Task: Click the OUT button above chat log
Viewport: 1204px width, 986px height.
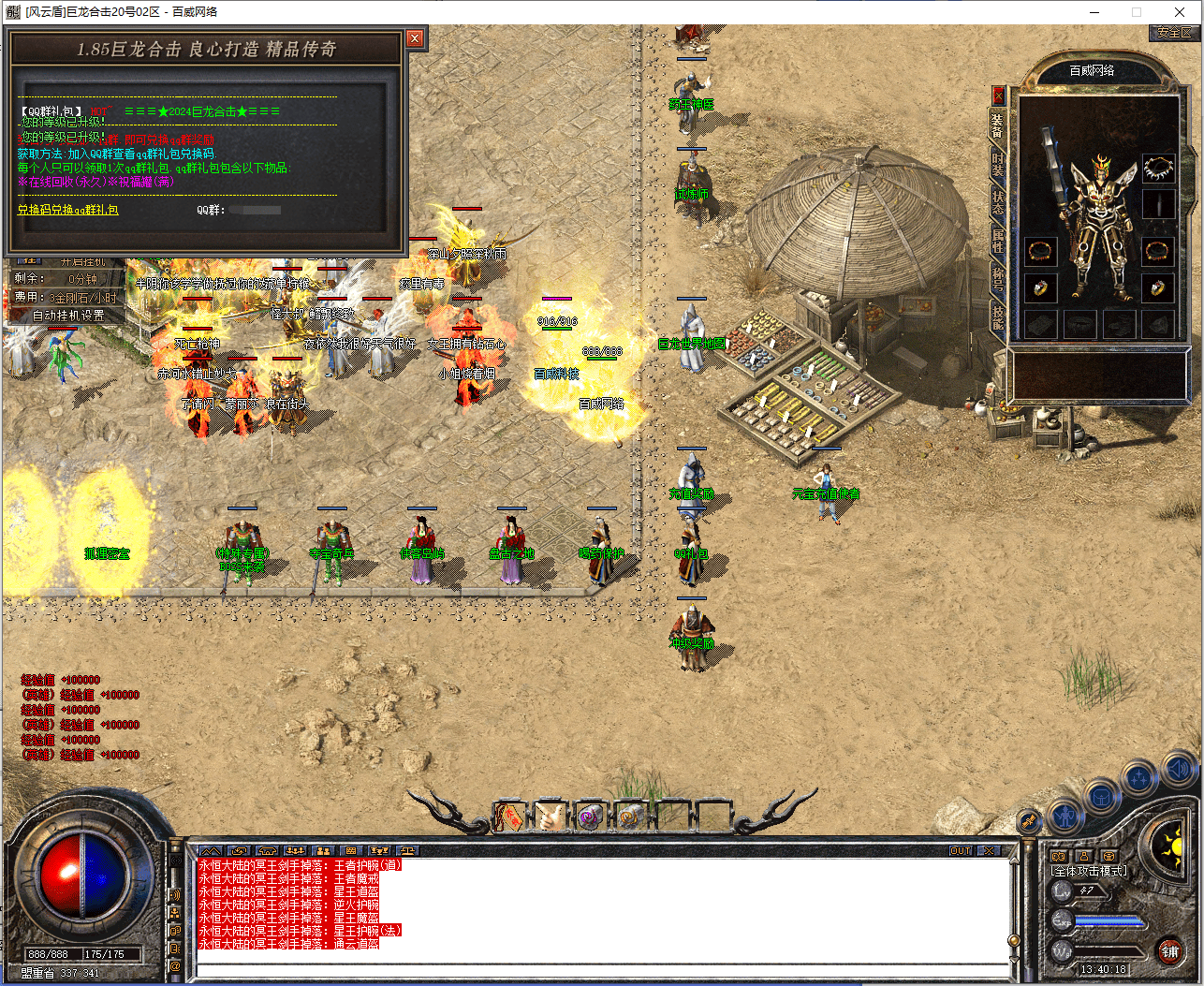Action: 961,850
